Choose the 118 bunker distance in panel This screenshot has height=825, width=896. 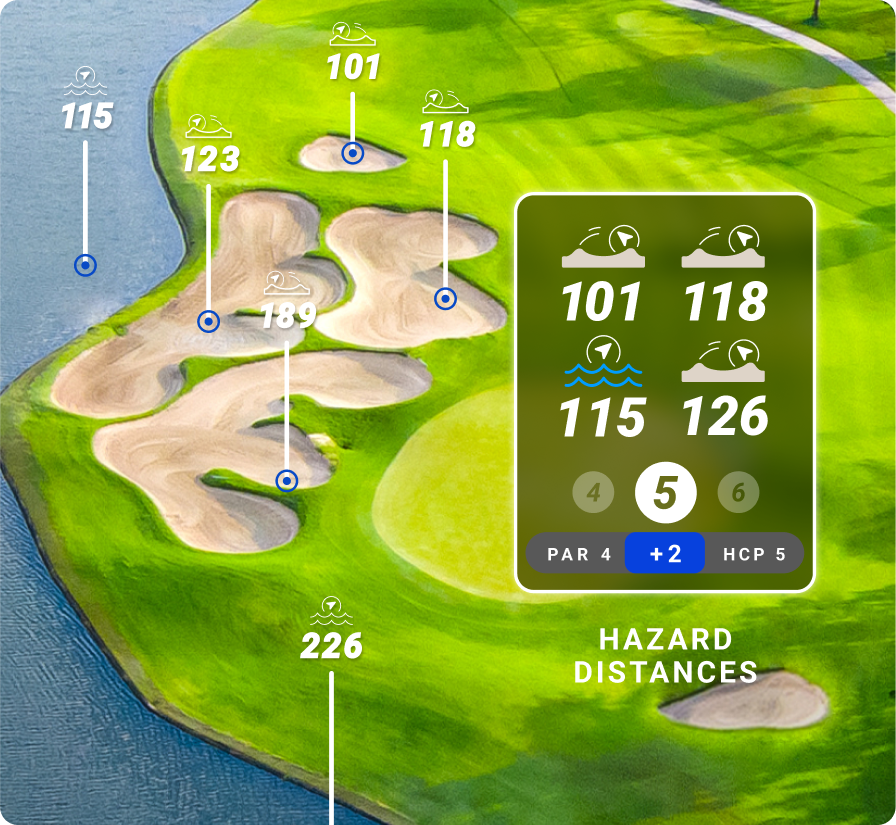click(725, 302)
